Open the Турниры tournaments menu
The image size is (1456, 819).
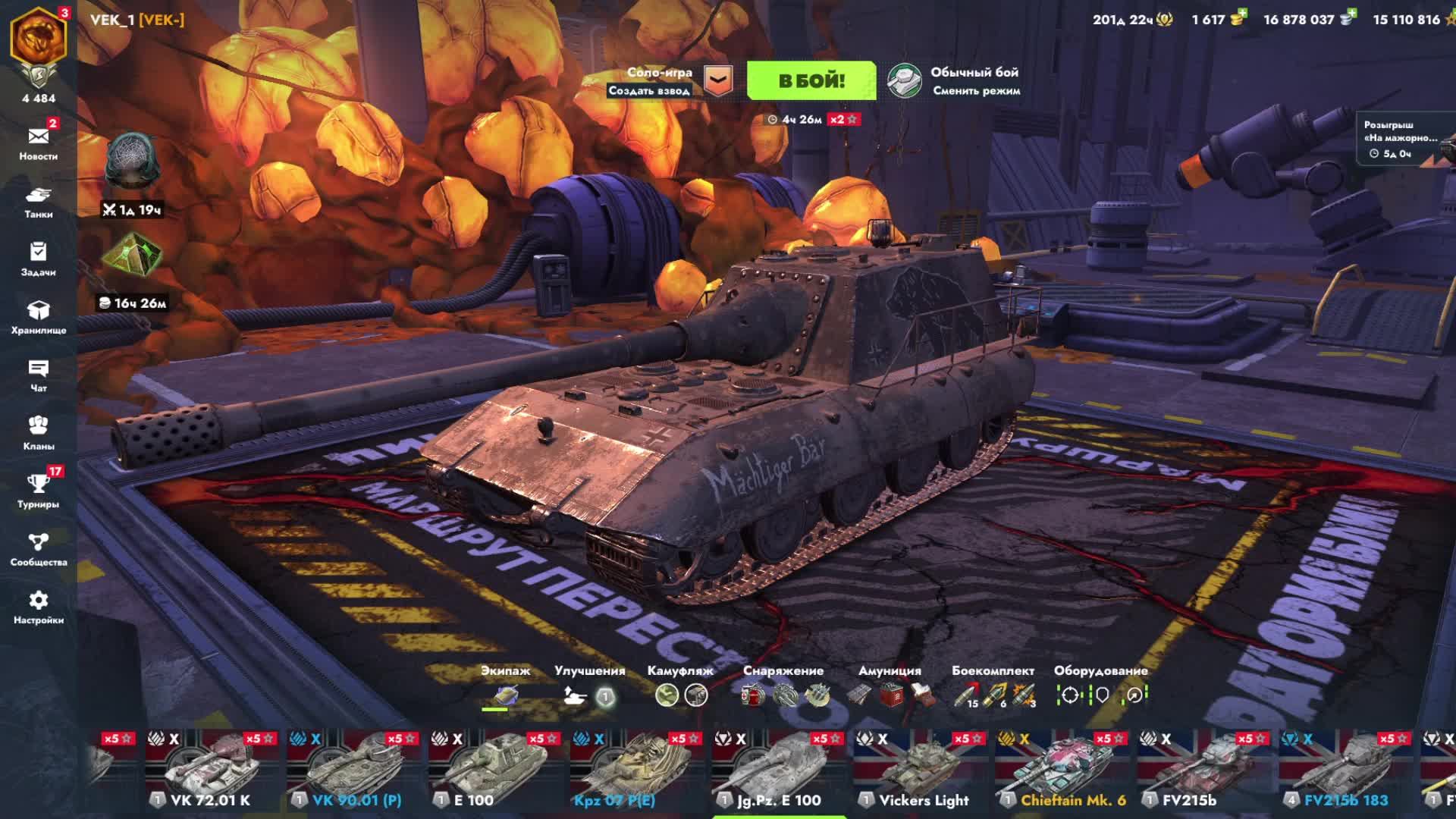point(38,491)
